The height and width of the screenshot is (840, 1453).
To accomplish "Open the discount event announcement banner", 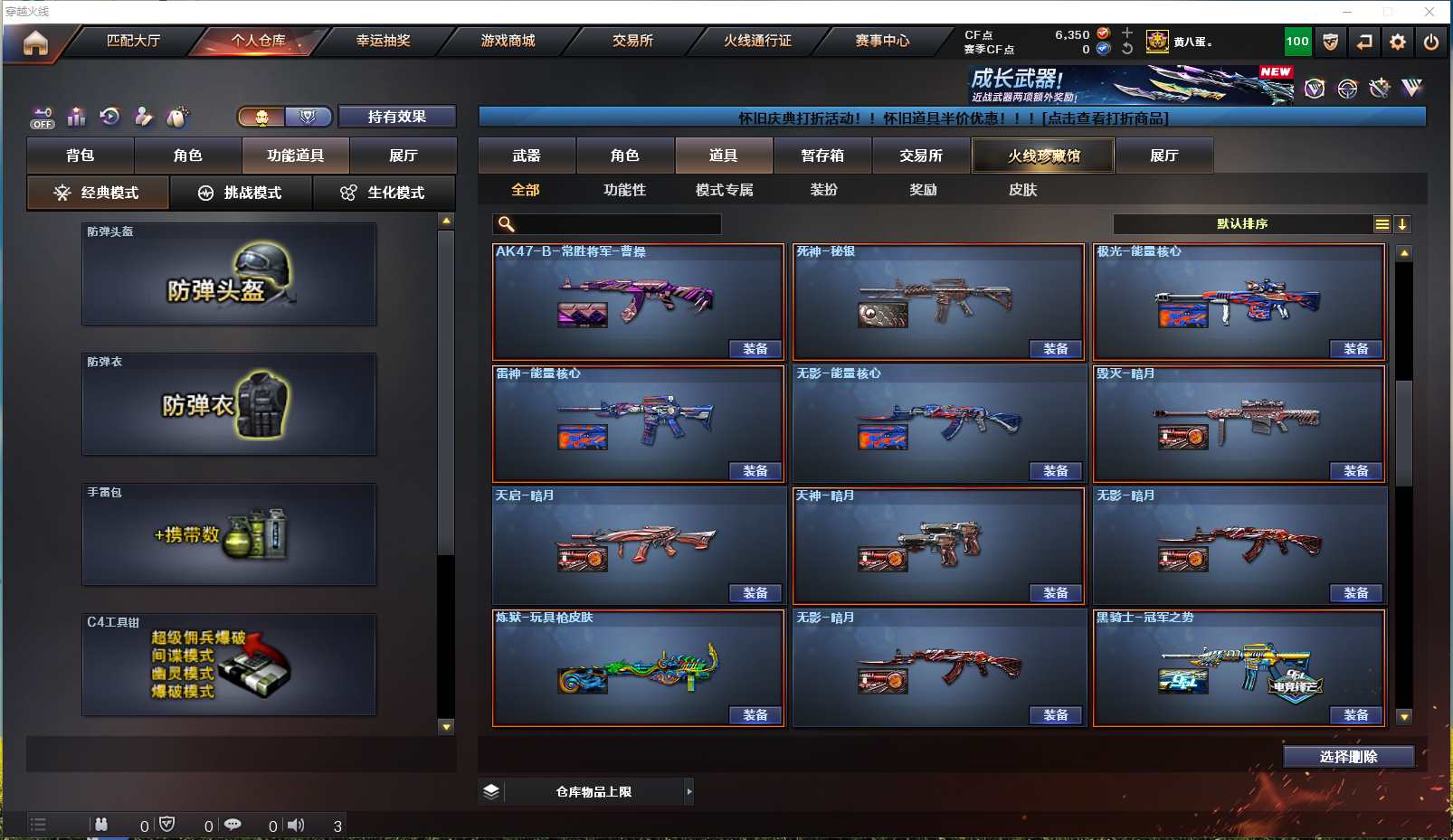I will 952,118.
